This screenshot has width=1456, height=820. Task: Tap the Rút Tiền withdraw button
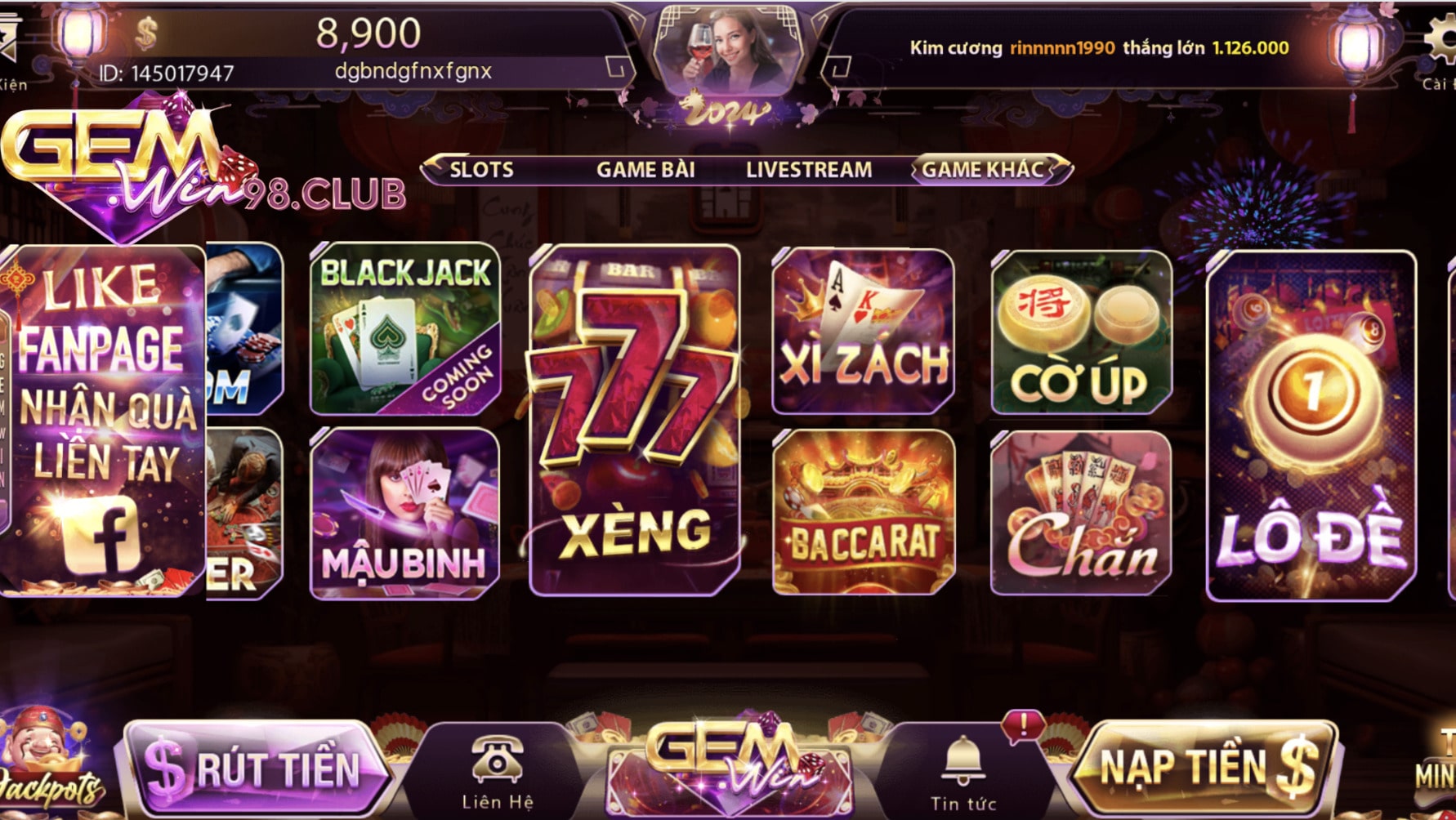click(253, 768)
